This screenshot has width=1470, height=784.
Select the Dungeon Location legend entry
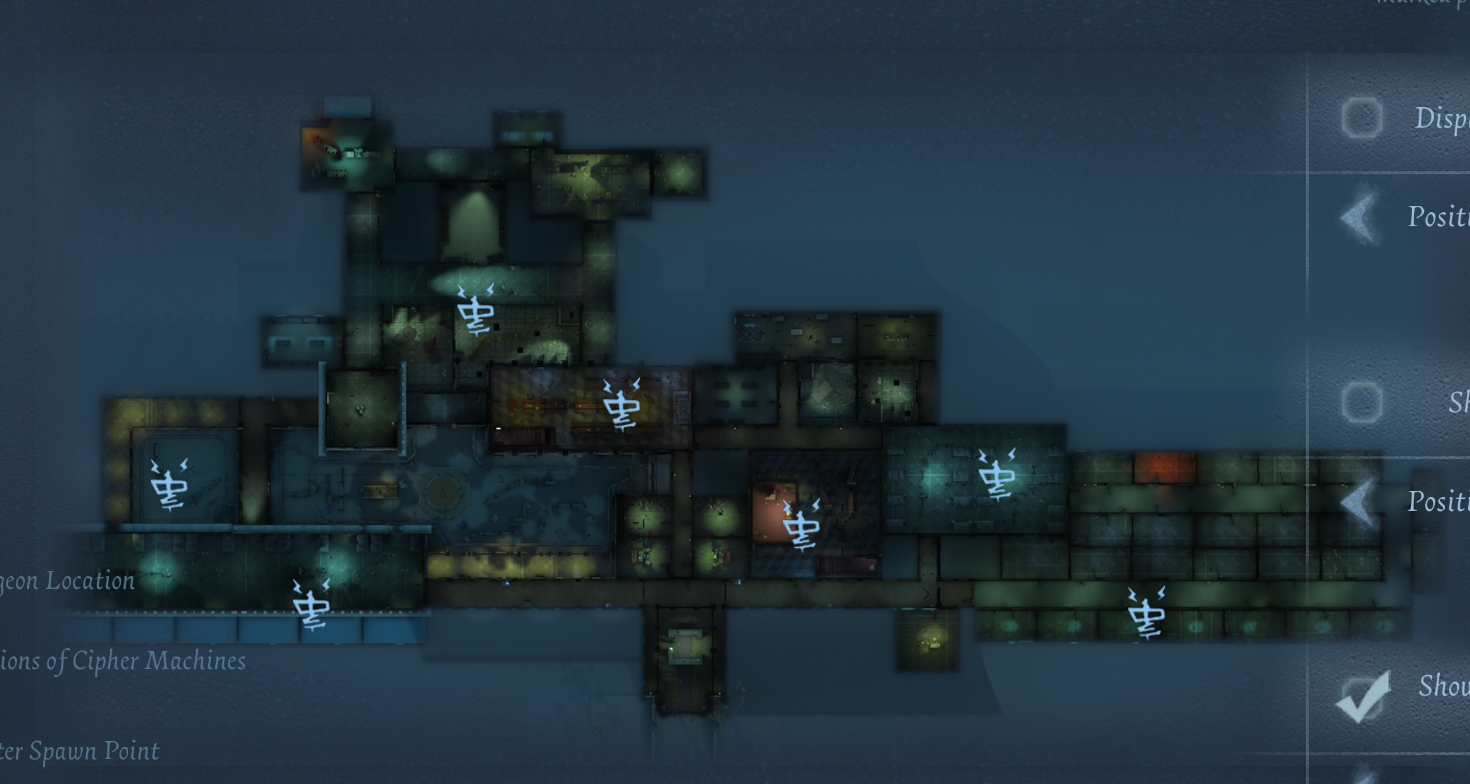coord(67,581)
